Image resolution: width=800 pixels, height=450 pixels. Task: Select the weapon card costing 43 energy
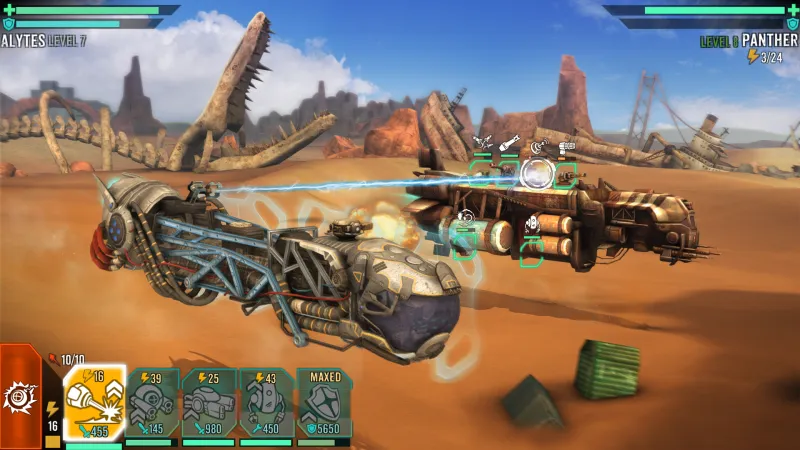click(x=266, y=403)
